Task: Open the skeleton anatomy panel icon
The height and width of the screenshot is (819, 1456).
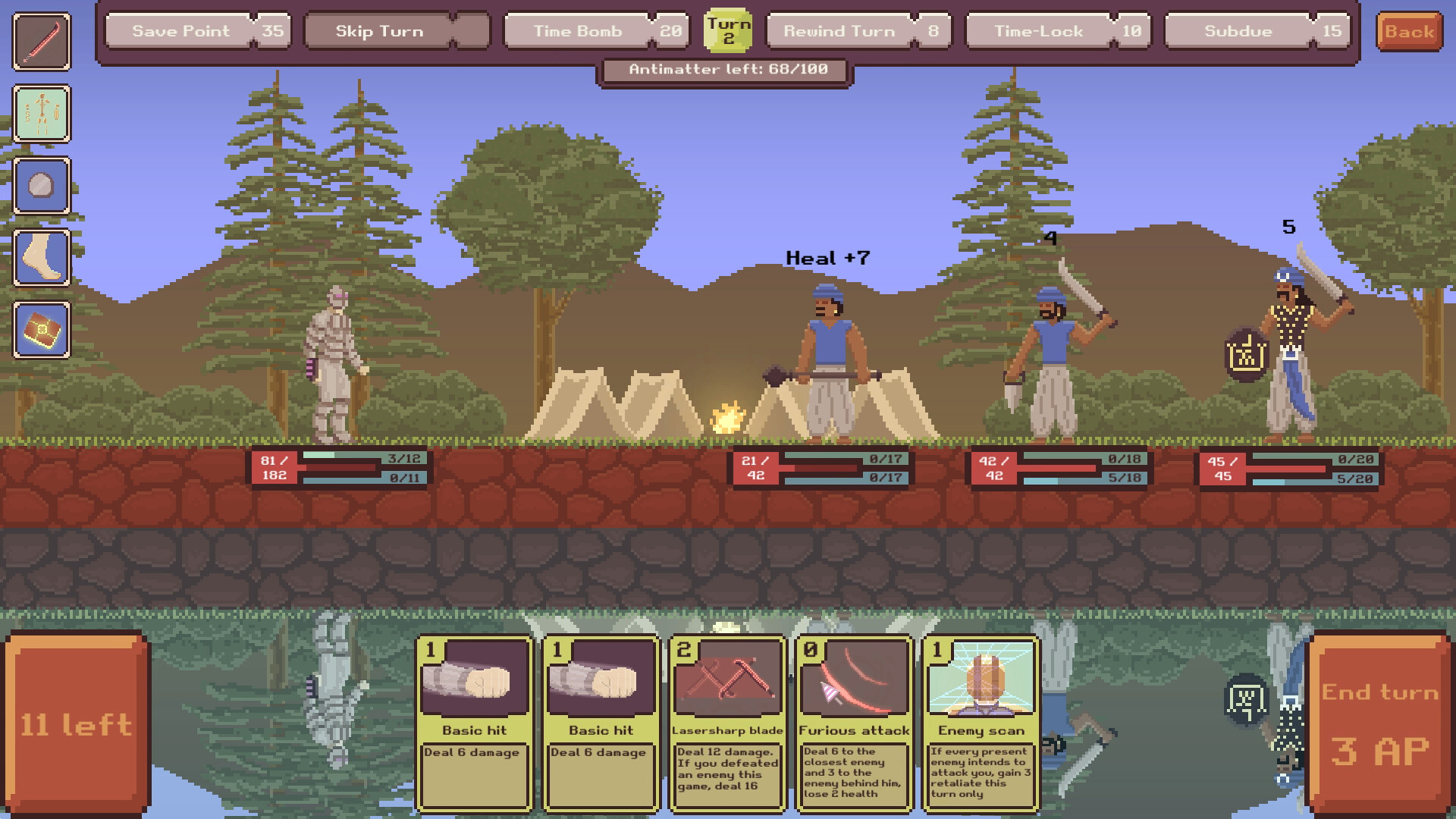Action: [41, 114]
